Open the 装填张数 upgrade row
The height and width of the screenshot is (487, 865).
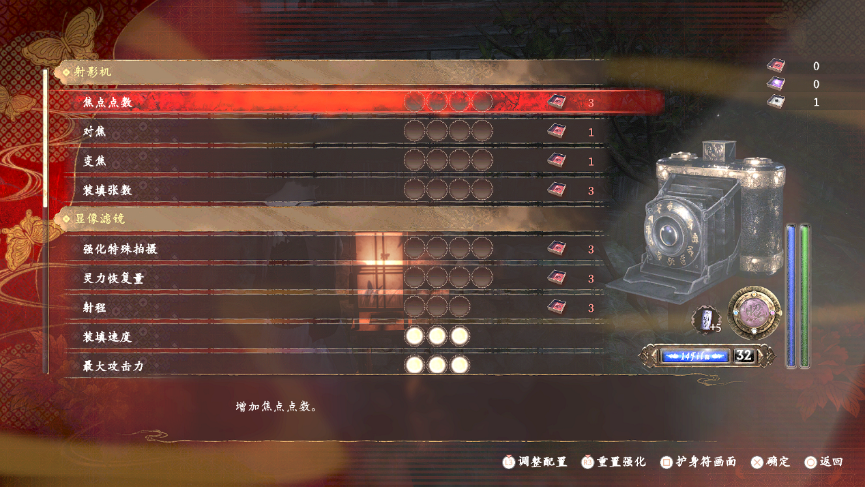[108, 190]
